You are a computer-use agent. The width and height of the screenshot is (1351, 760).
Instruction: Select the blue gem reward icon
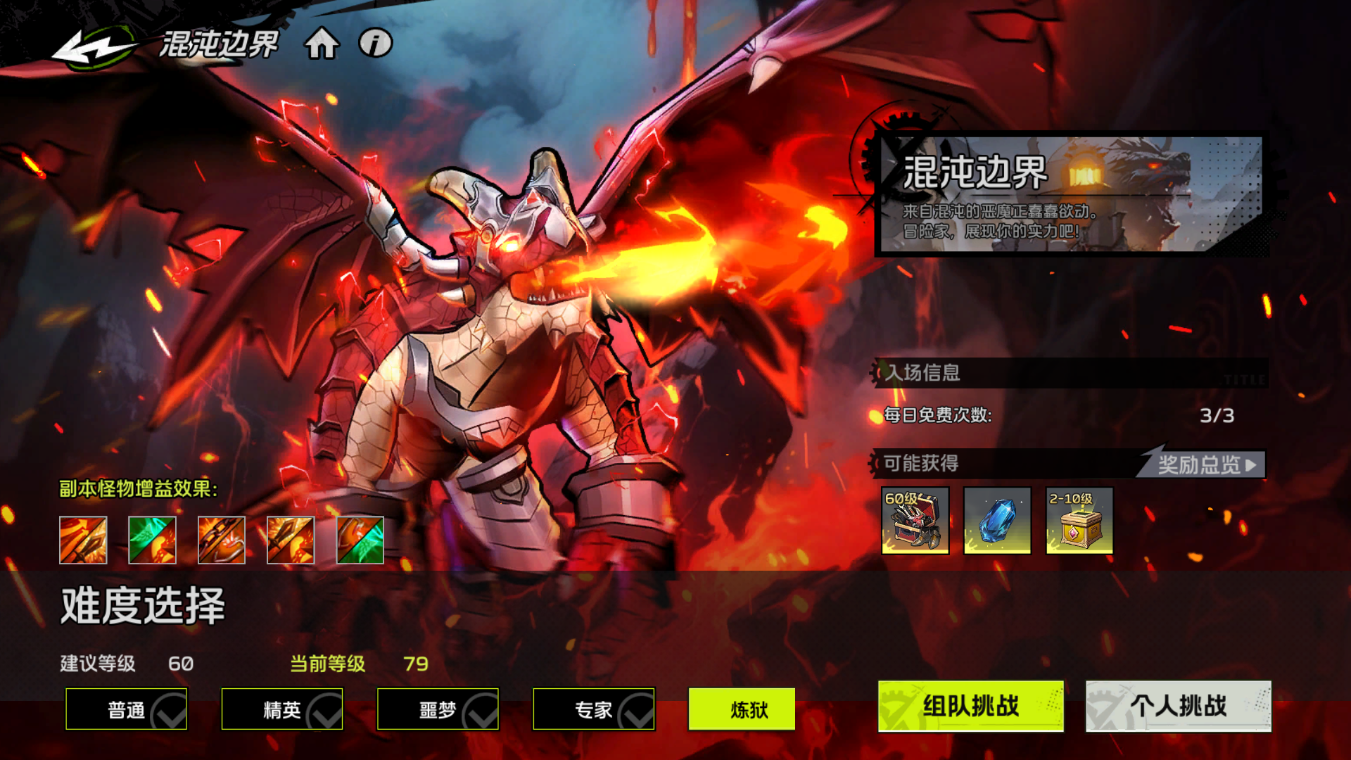point(997,520)
